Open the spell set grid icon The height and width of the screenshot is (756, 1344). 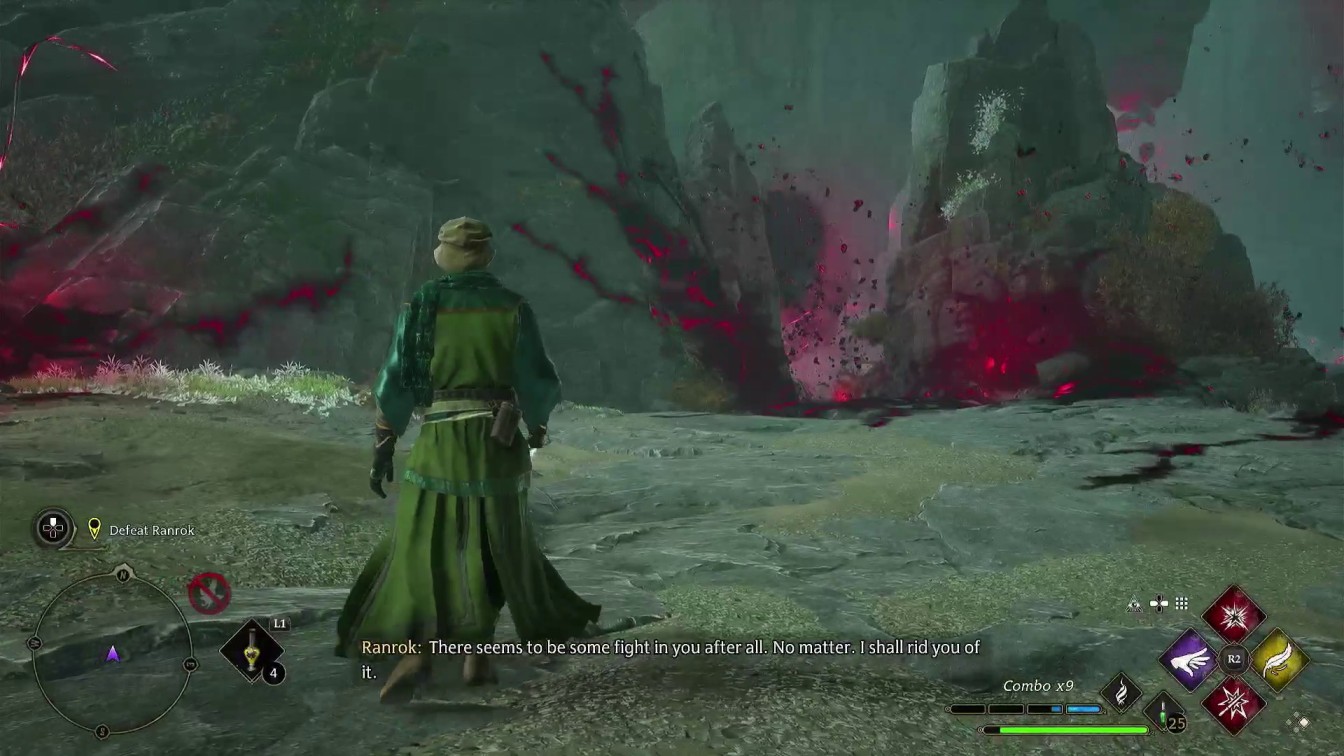click(x=1181, y=602)
